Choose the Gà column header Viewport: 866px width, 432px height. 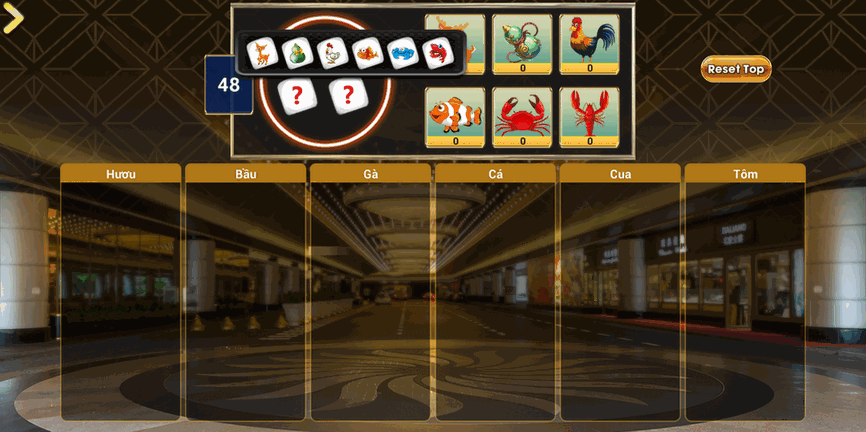click(371, 174)
